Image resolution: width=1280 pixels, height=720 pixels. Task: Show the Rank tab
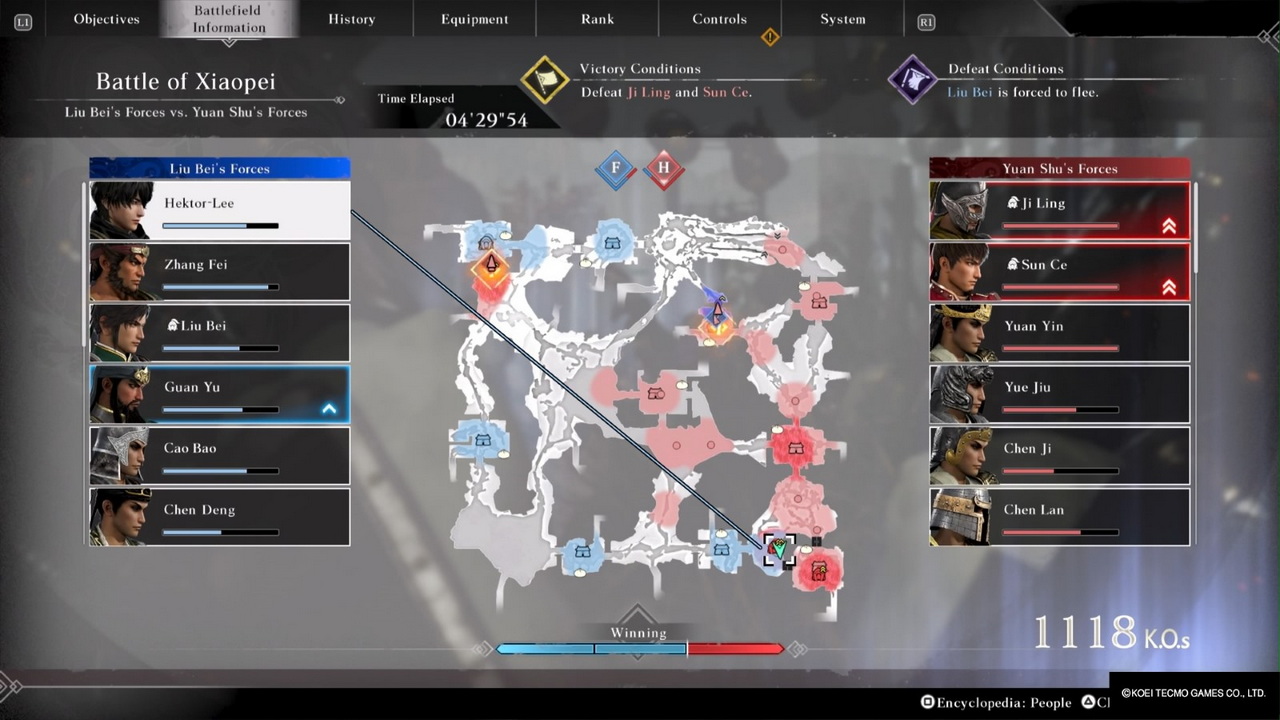pos(597,19)
